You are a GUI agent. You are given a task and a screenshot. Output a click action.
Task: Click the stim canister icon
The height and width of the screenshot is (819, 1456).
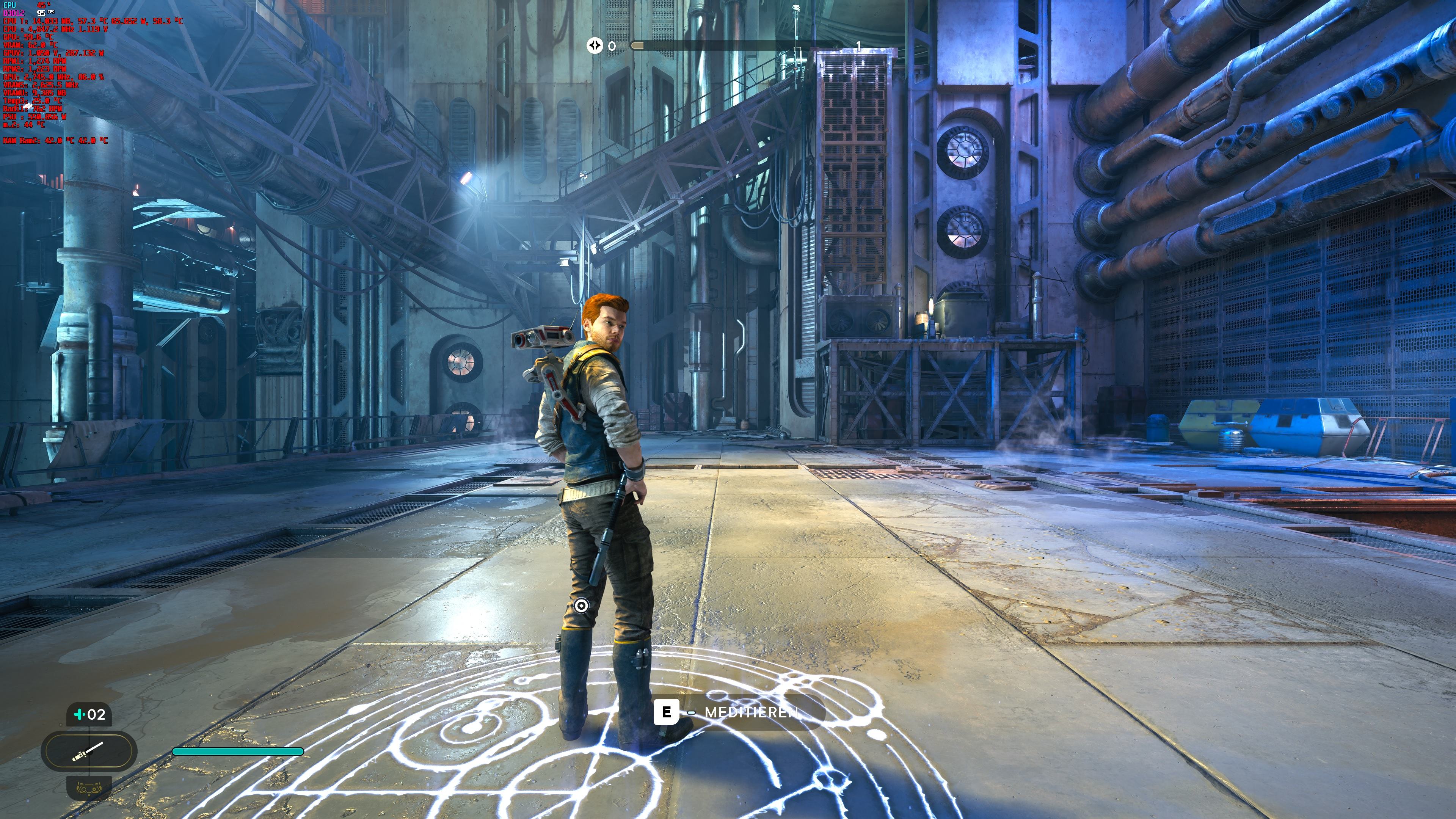click(x=80, y=715)
